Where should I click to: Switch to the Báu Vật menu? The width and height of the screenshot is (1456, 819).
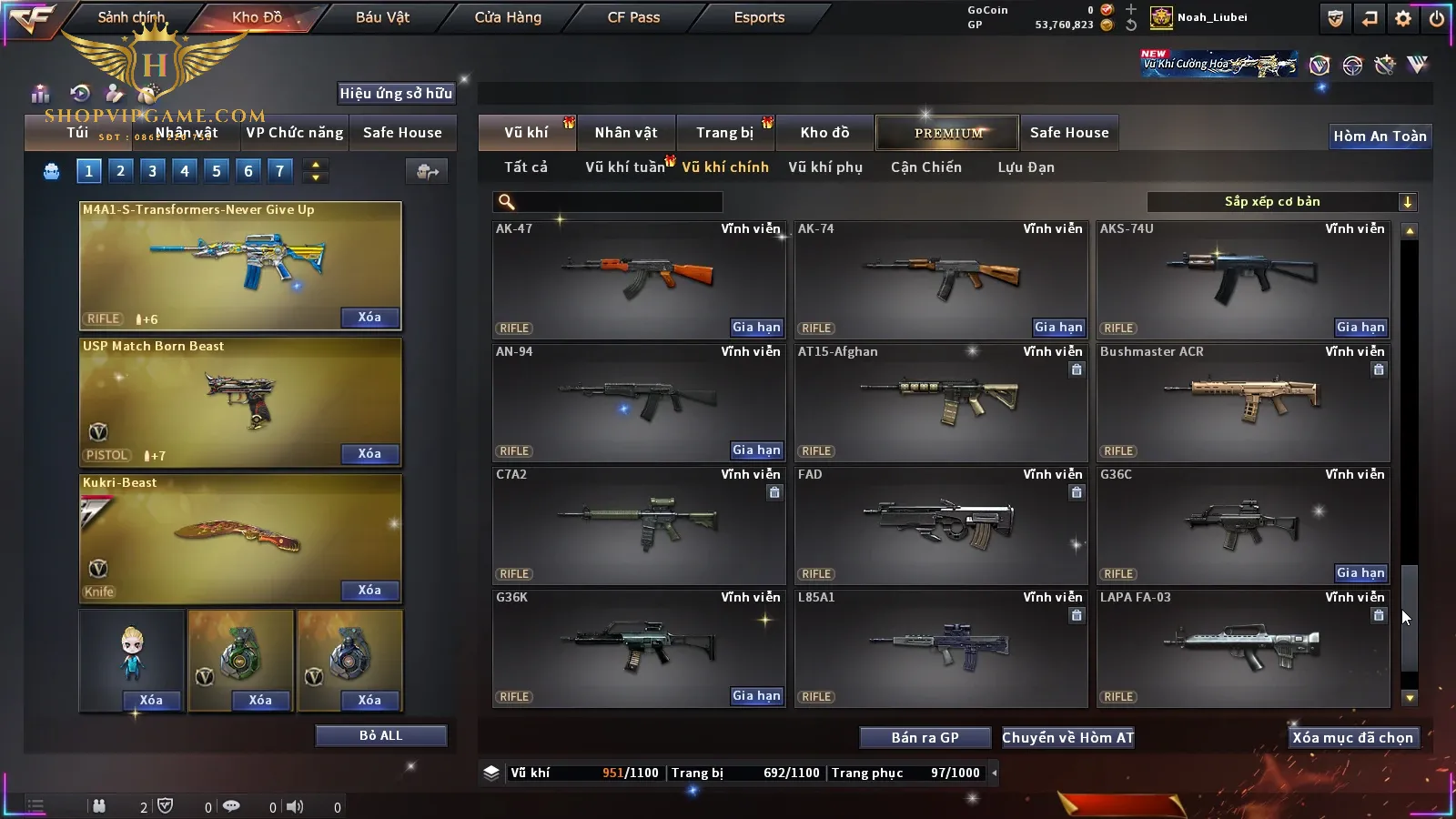382,17
